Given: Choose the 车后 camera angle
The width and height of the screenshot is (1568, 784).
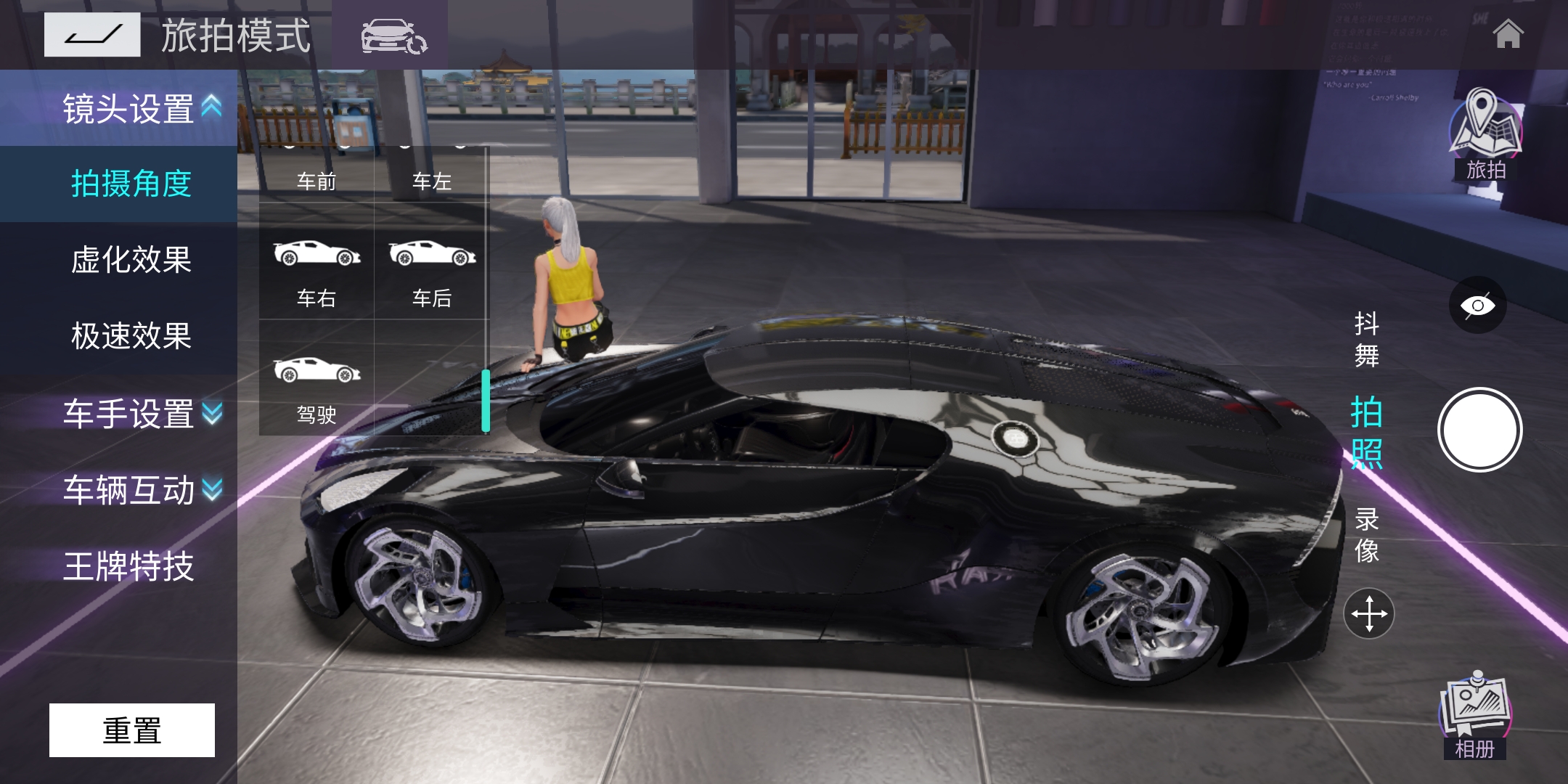Looking at the screenshot, I should tap(432, 271).
